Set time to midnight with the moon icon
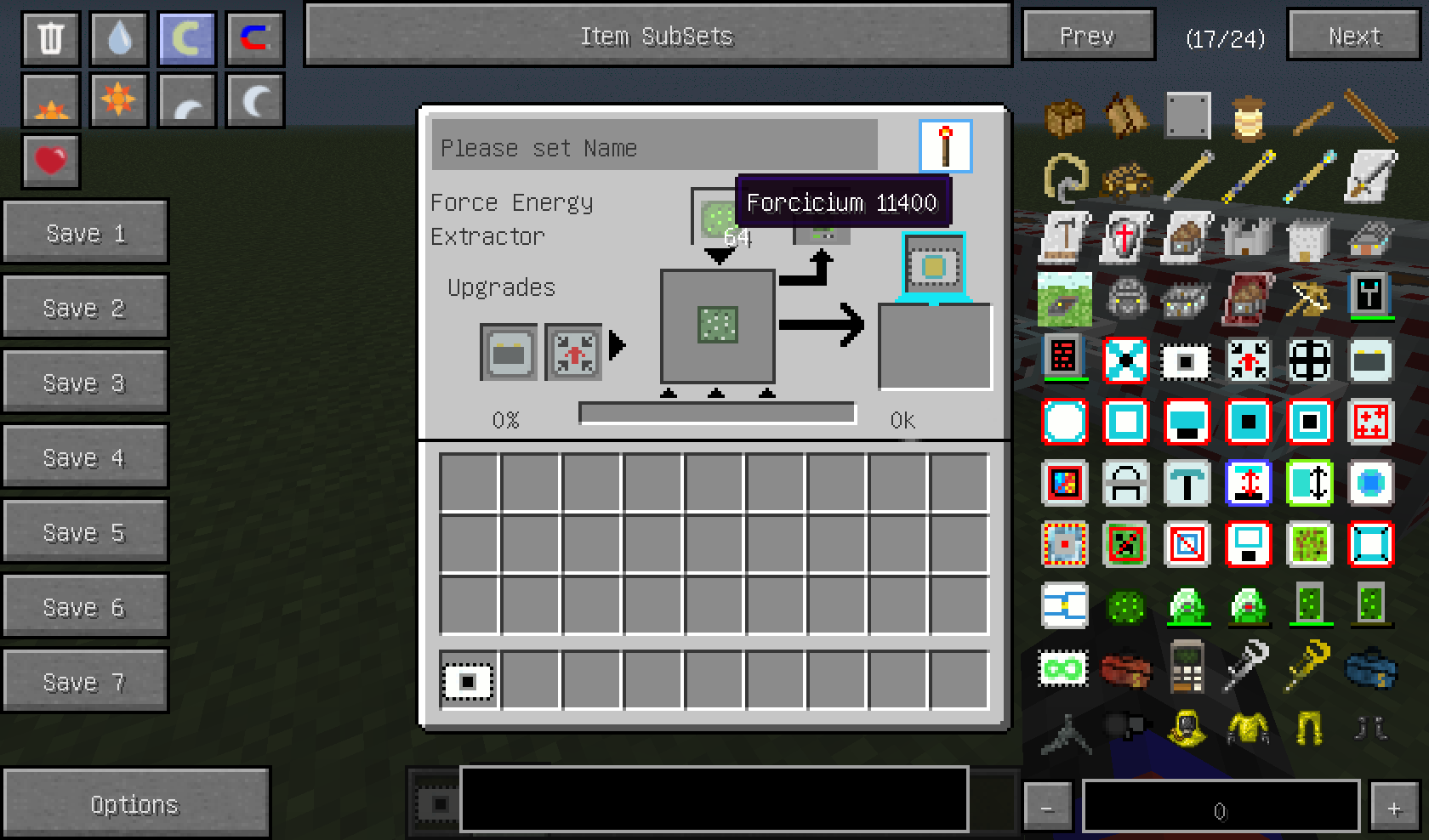This screenshot has height=840, width=1429. coord(253,99)
